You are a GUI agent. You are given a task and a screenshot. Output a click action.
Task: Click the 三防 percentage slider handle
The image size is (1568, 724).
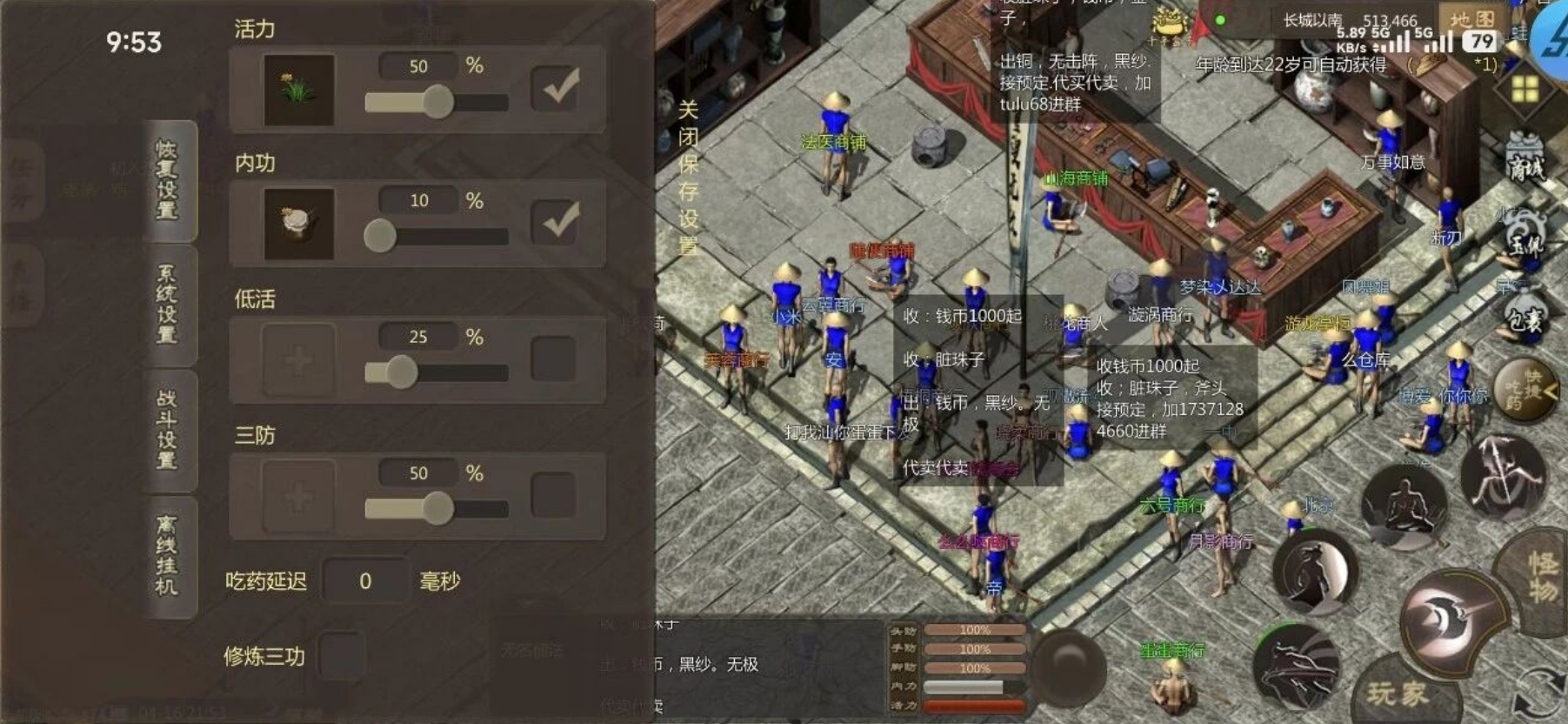tap(437, 508)
